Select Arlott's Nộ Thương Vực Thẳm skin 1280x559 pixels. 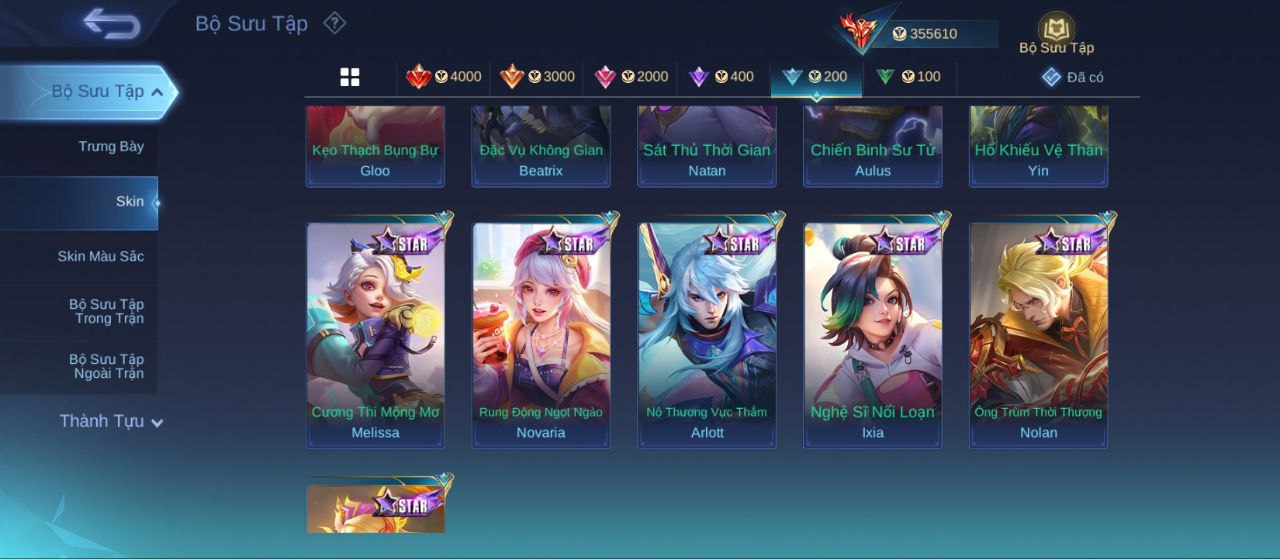707,335
